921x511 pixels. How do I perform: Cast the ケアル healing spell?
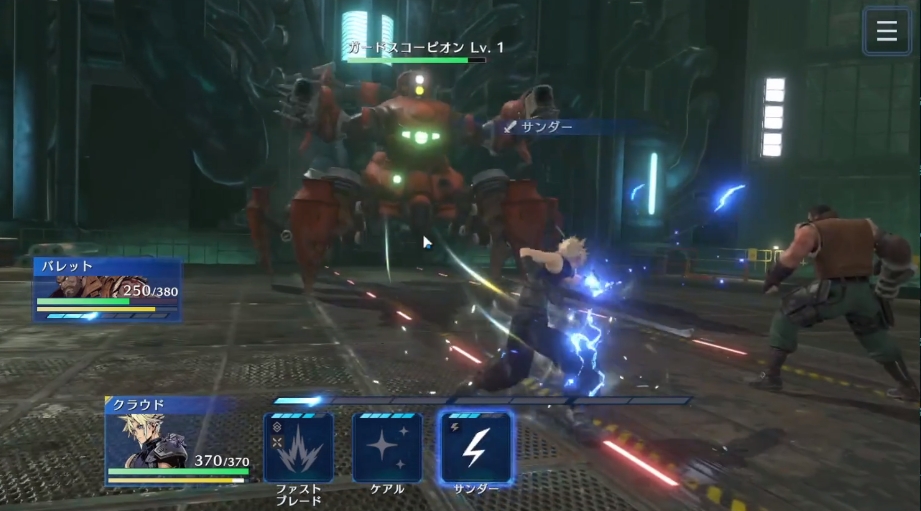coord(387,447)
